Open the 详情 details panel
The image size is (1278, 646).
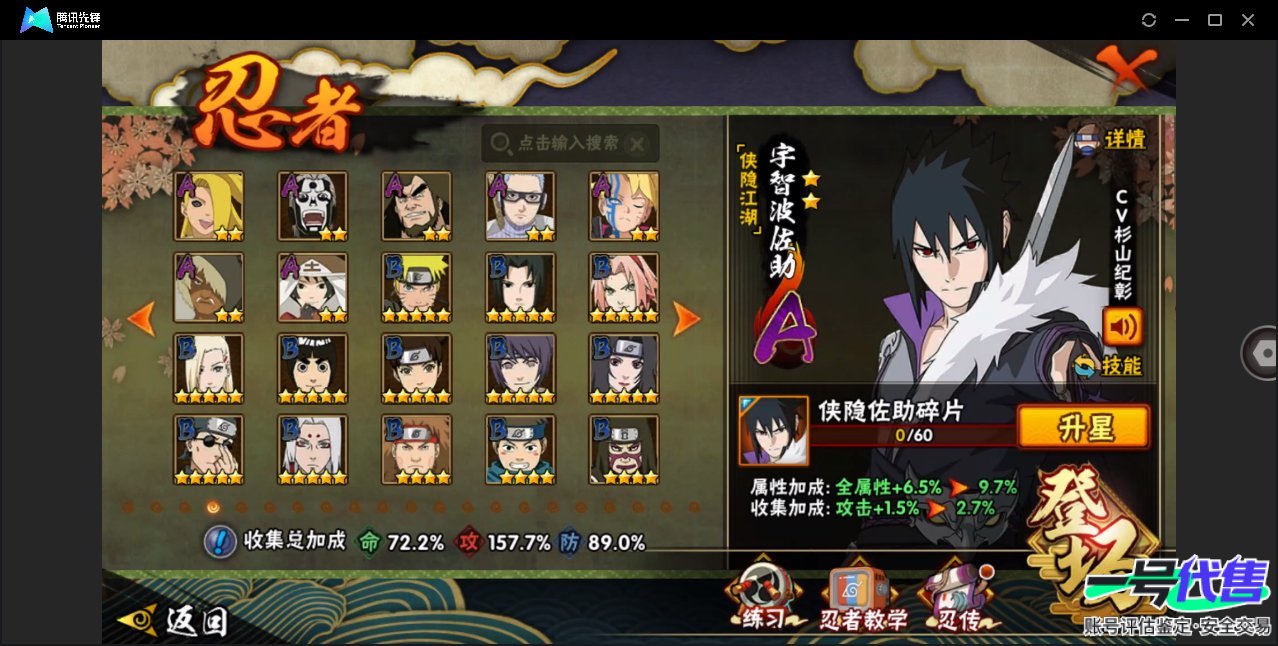pos(1112,140)
